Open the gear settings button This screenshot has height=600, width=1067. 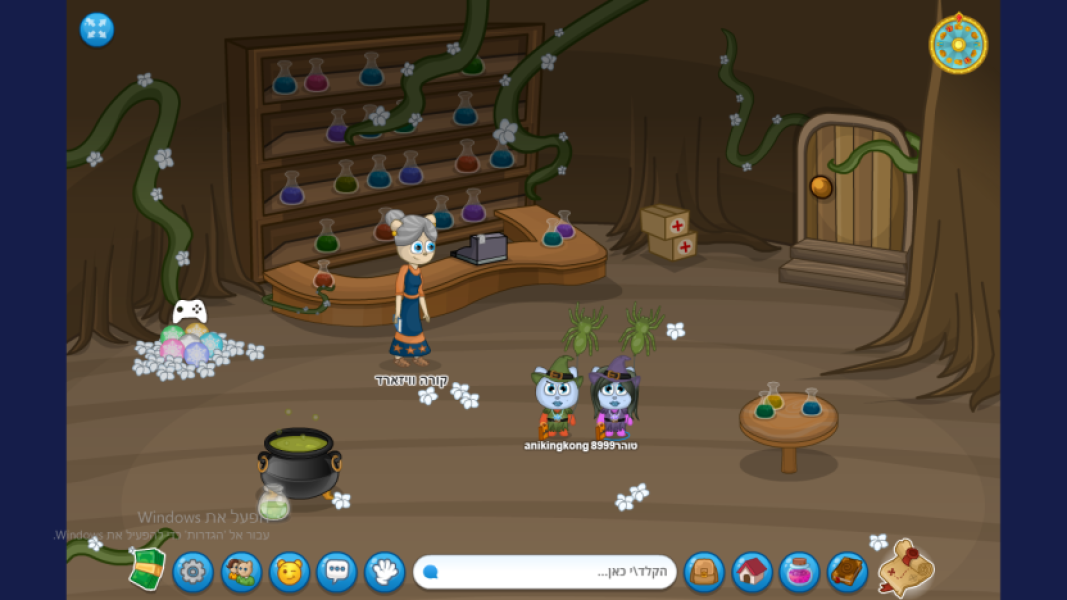[x=193, y=572]
